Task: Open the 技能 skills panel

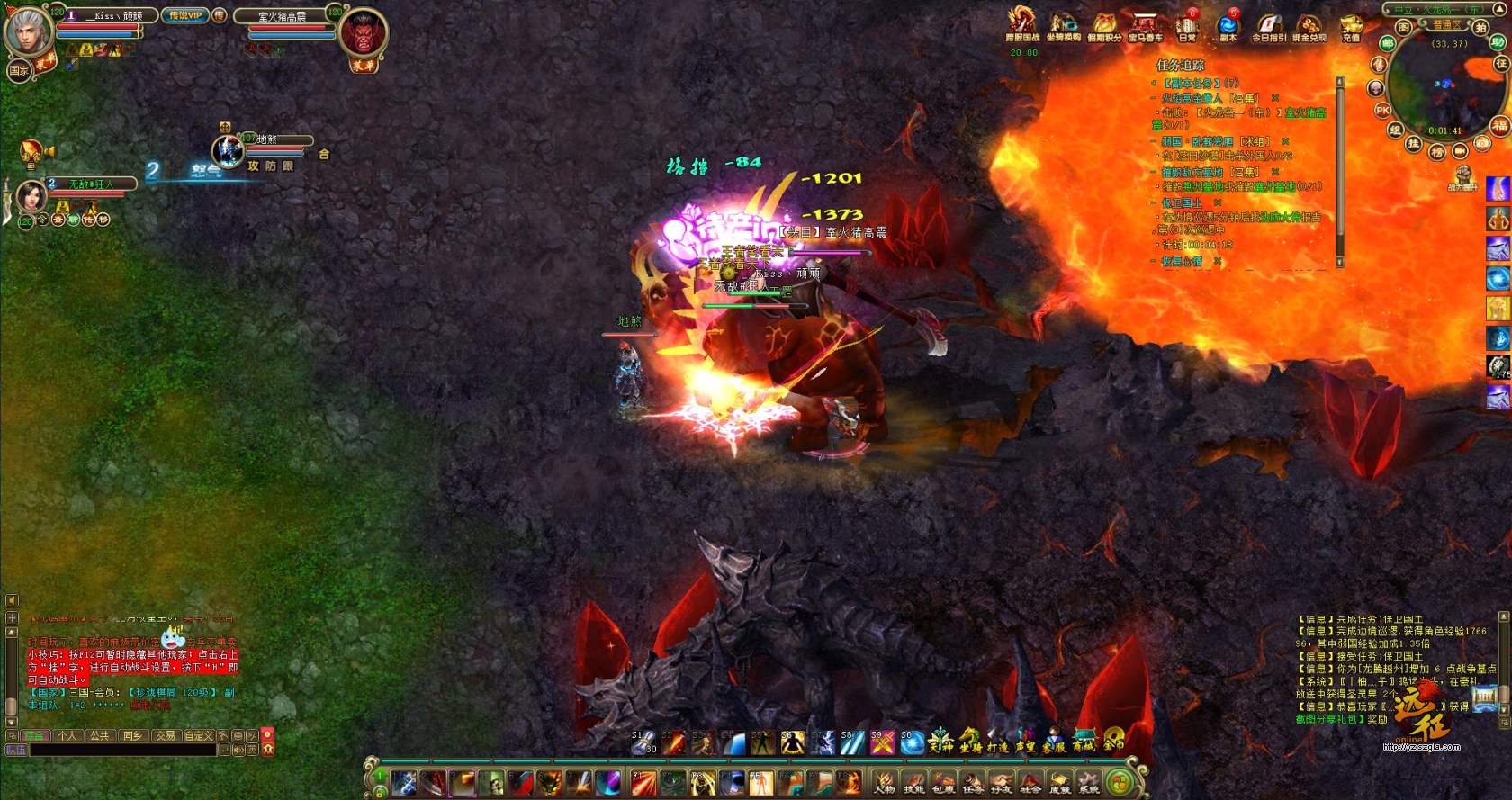Action: click(x=913, y=781)
